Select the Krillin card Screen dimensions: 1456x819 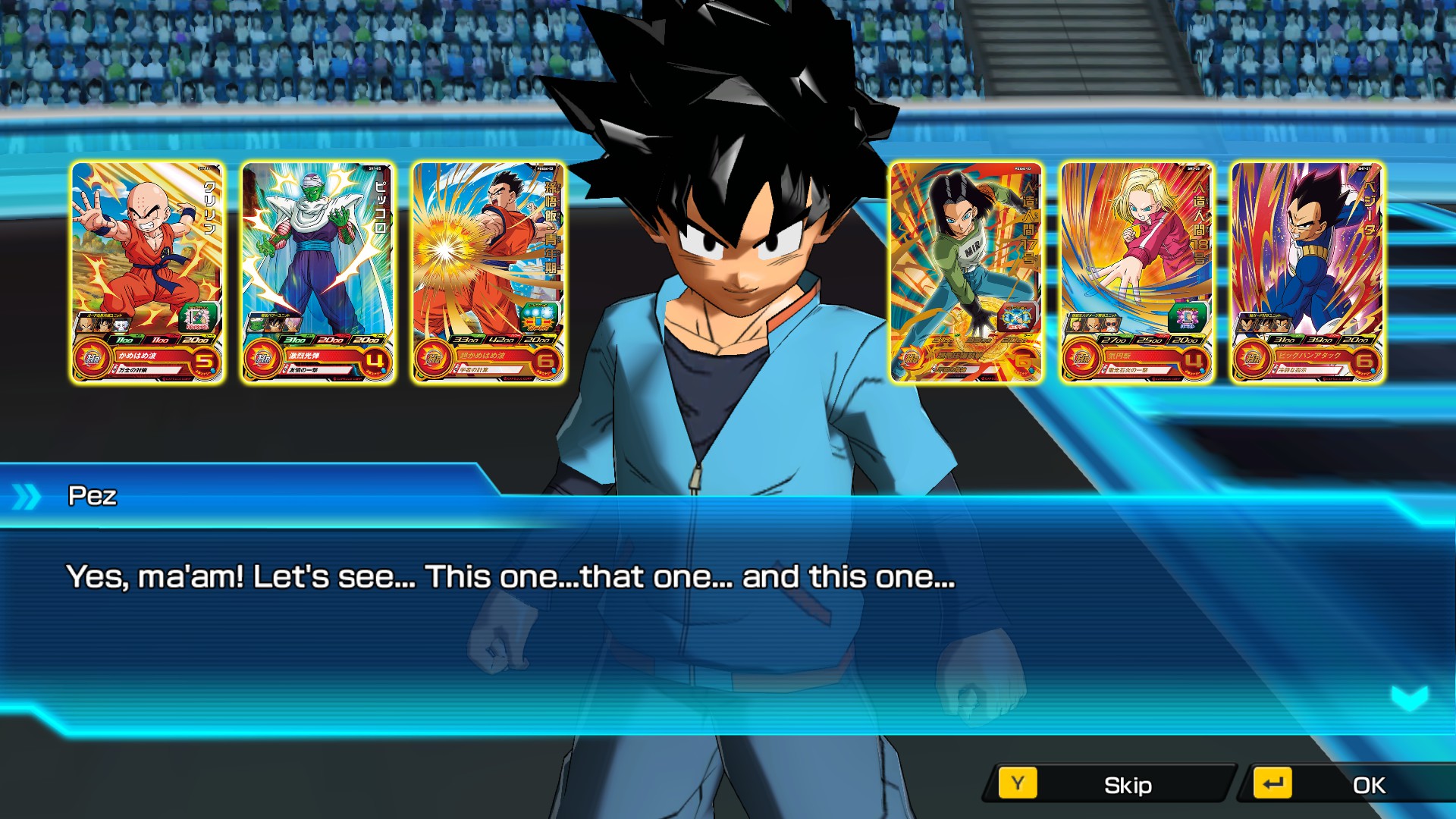(x=147, y=271)
